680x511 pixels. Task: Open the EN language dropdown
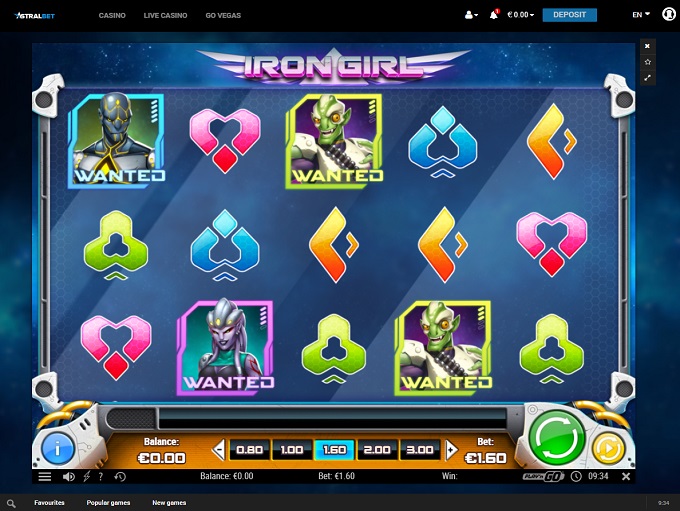tap(640, 15)
